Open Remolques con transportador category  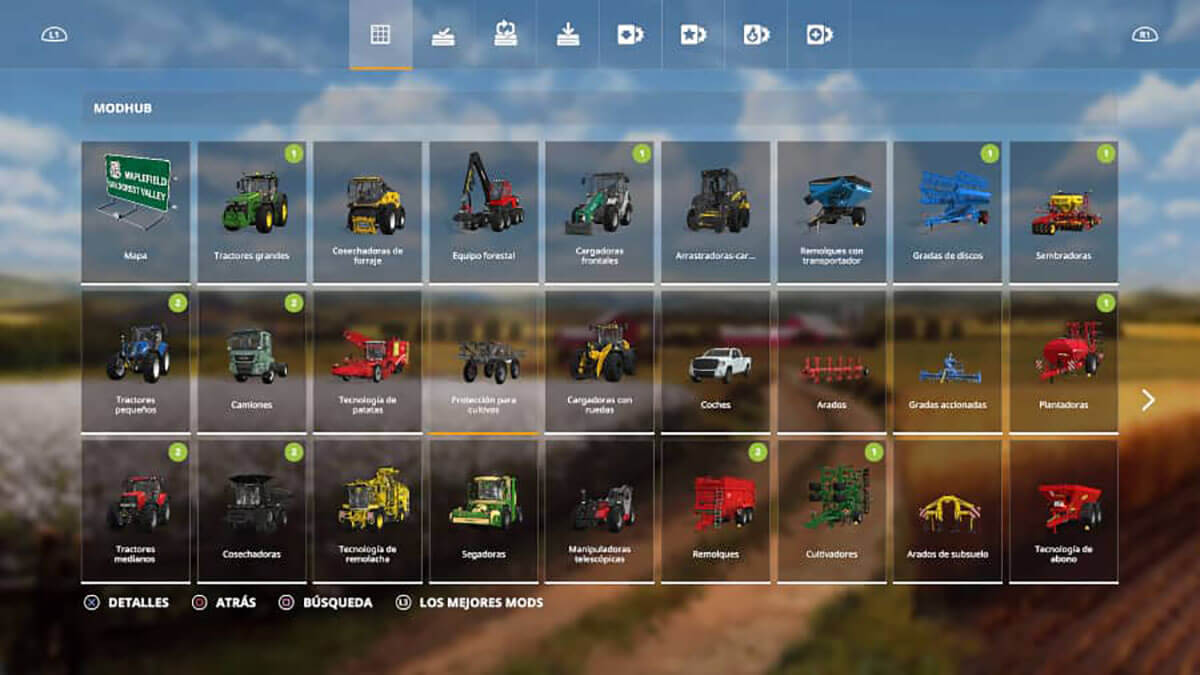point(832,211)
